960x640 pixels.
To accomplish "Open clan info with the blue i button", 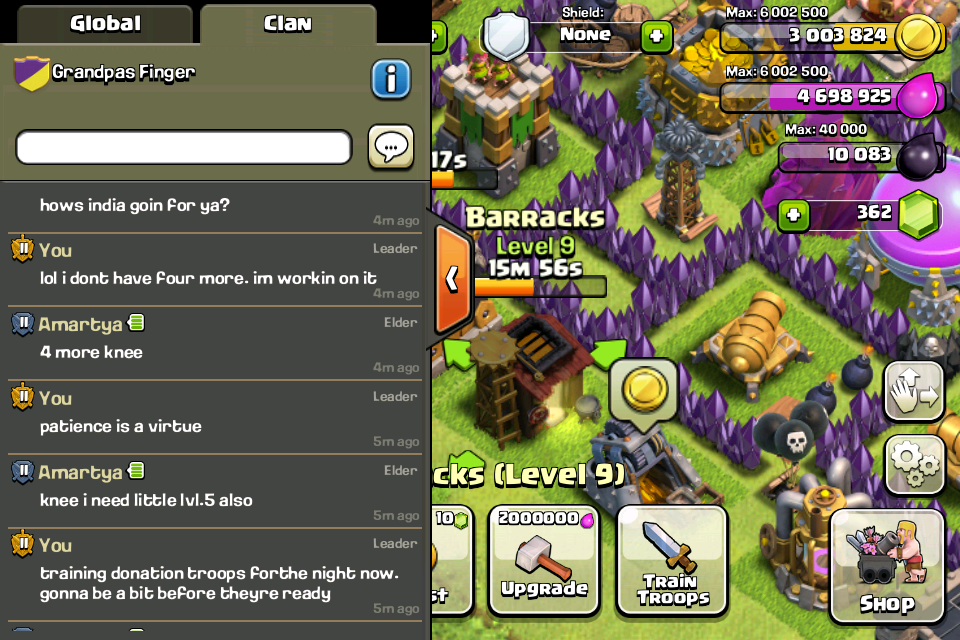I will click(391, 79).
